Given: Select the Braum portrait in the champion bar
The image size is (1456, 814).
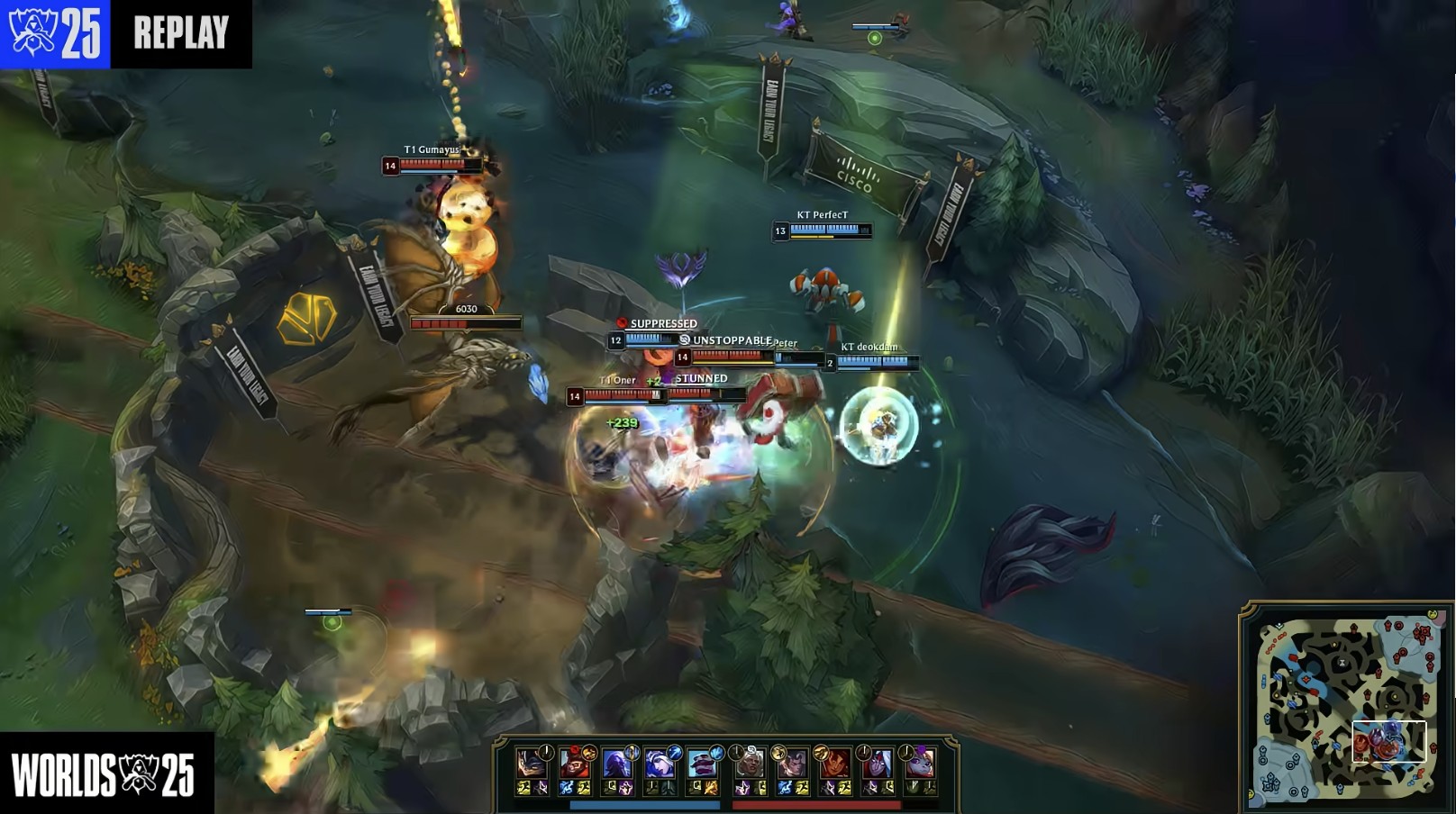Looking at the screenshot, I should (x=703, y=764).
